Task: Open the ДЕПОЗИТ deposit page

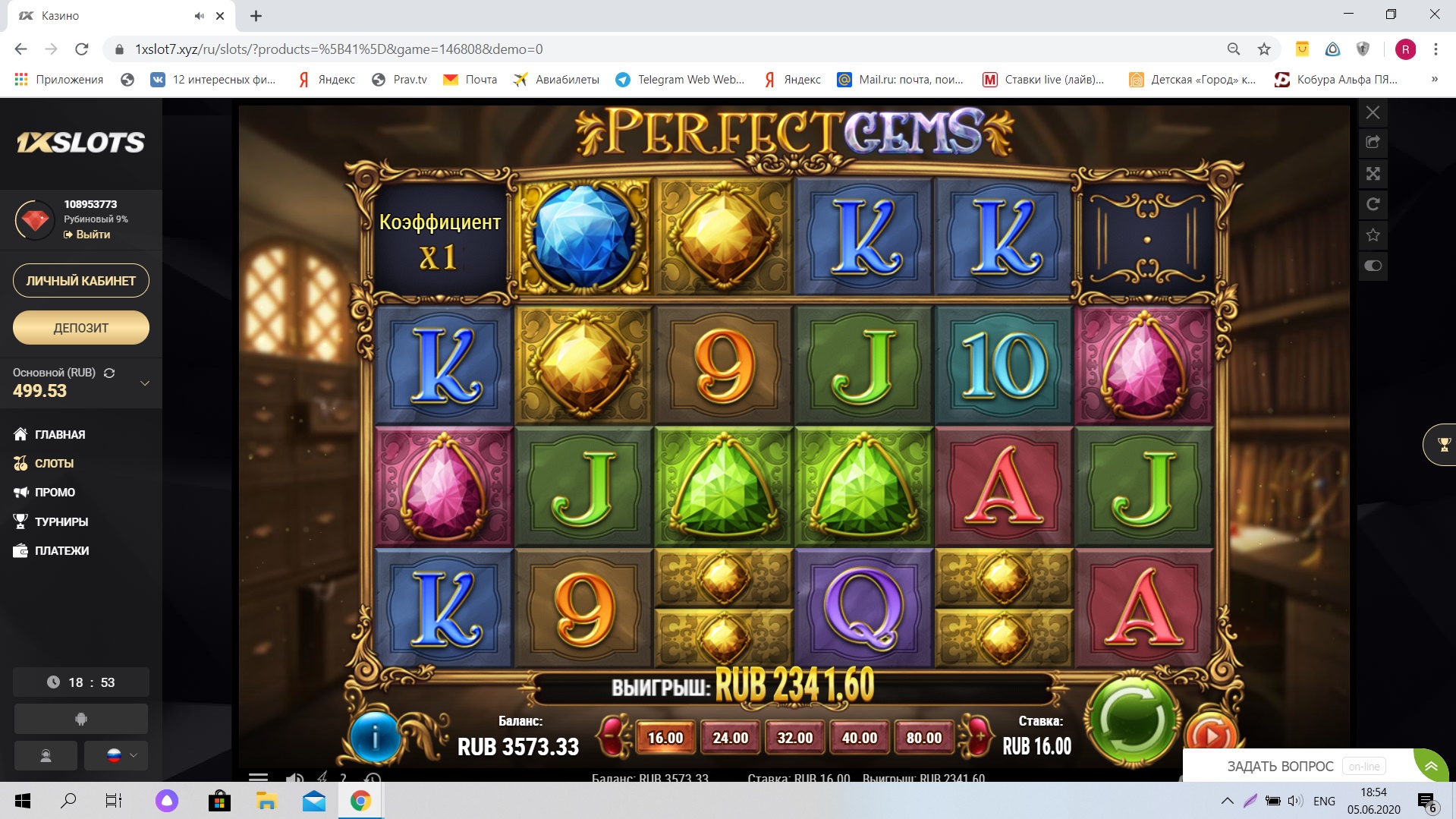Action: pyautogui.click(x=81, y=328)
